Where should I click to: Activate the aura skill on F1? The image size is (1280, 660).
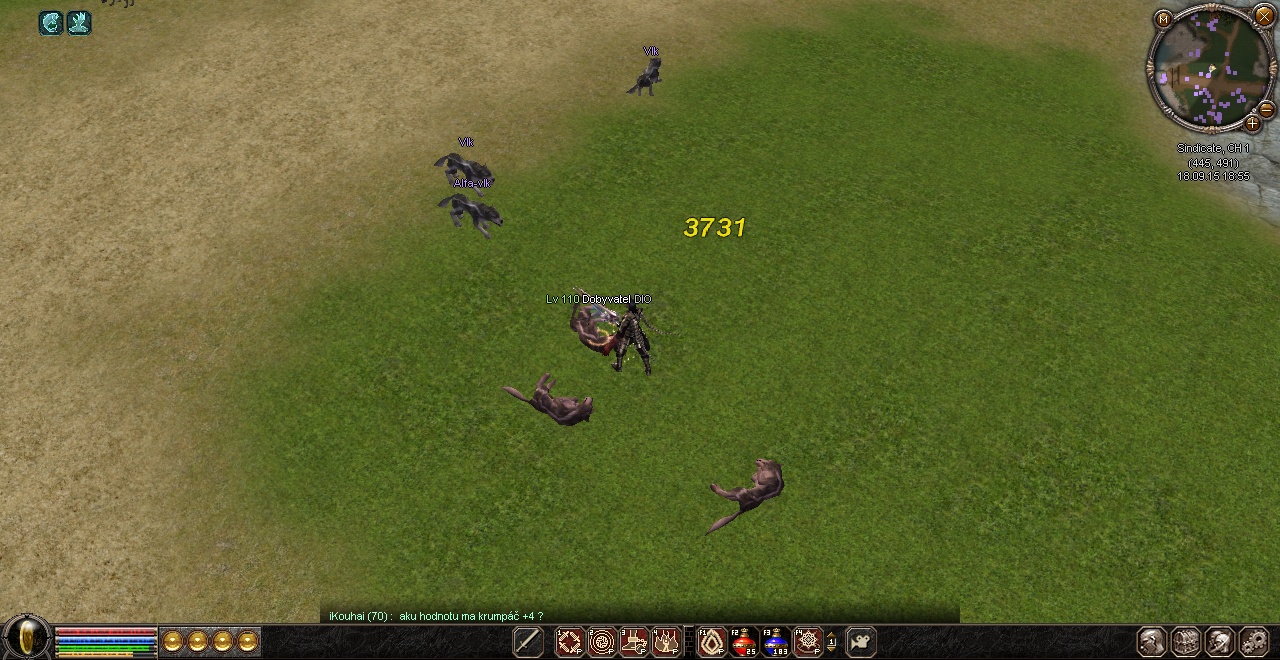[712, 641]
